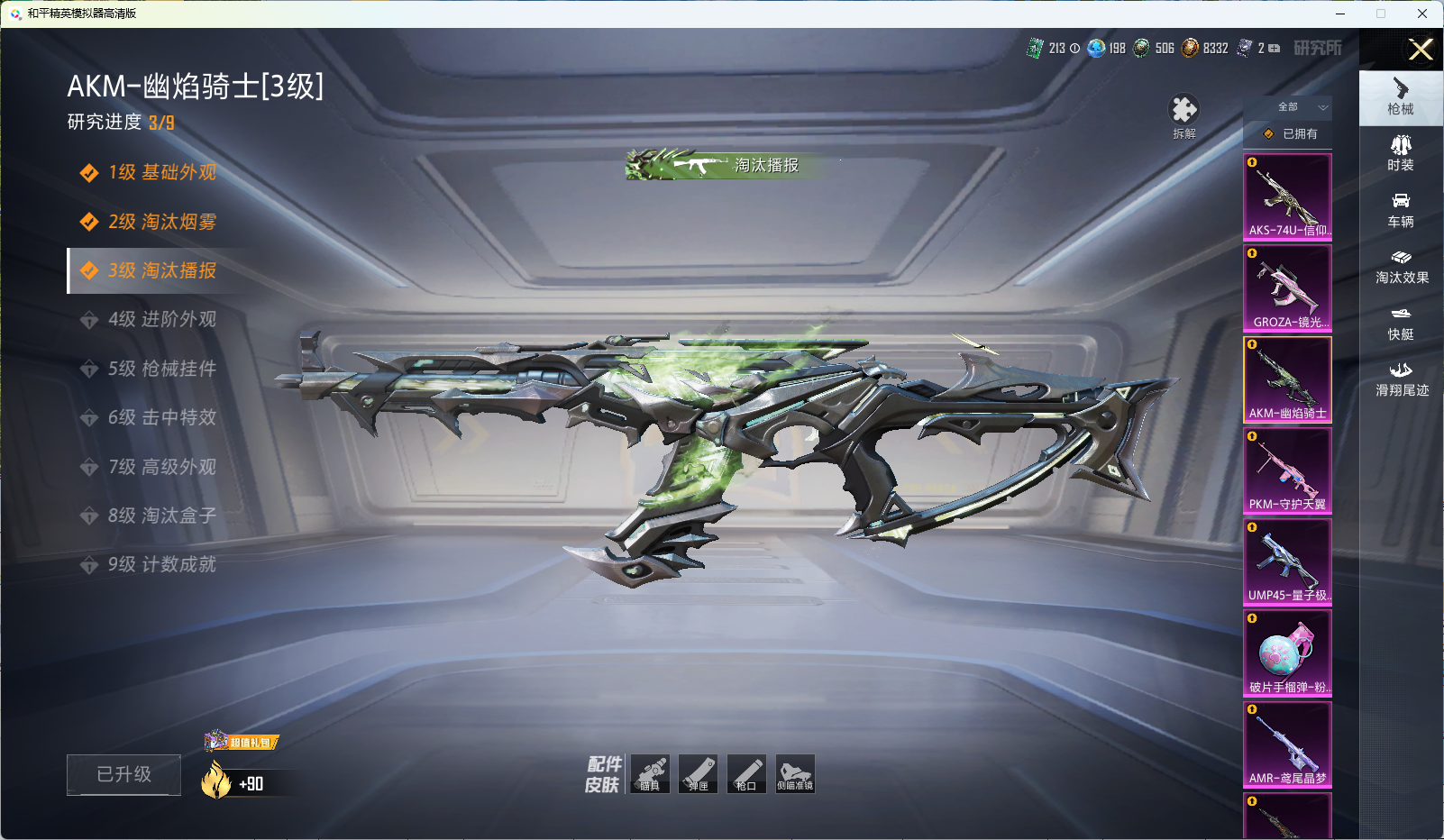Switch to the 车辆 vehicle tab
Image resolution: width=1444 pixels, height=840 pixels.
tap(1401, 209)
